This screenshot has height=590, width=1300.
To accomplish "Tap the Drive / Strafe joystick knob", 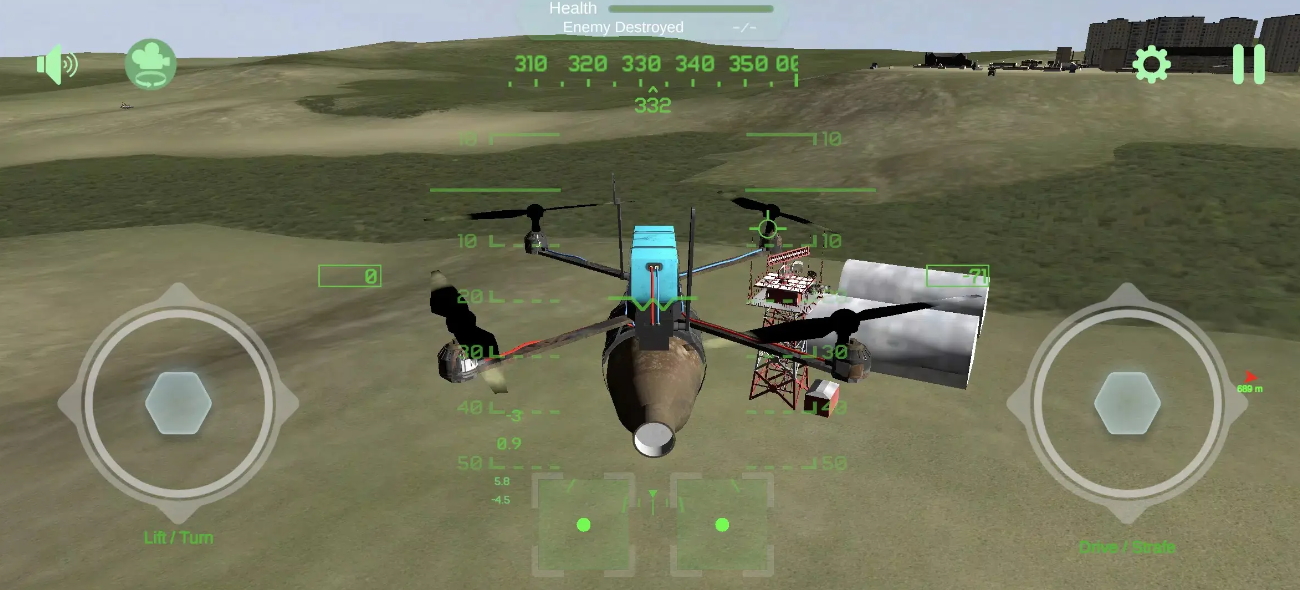I will [x=1127, y=403].
